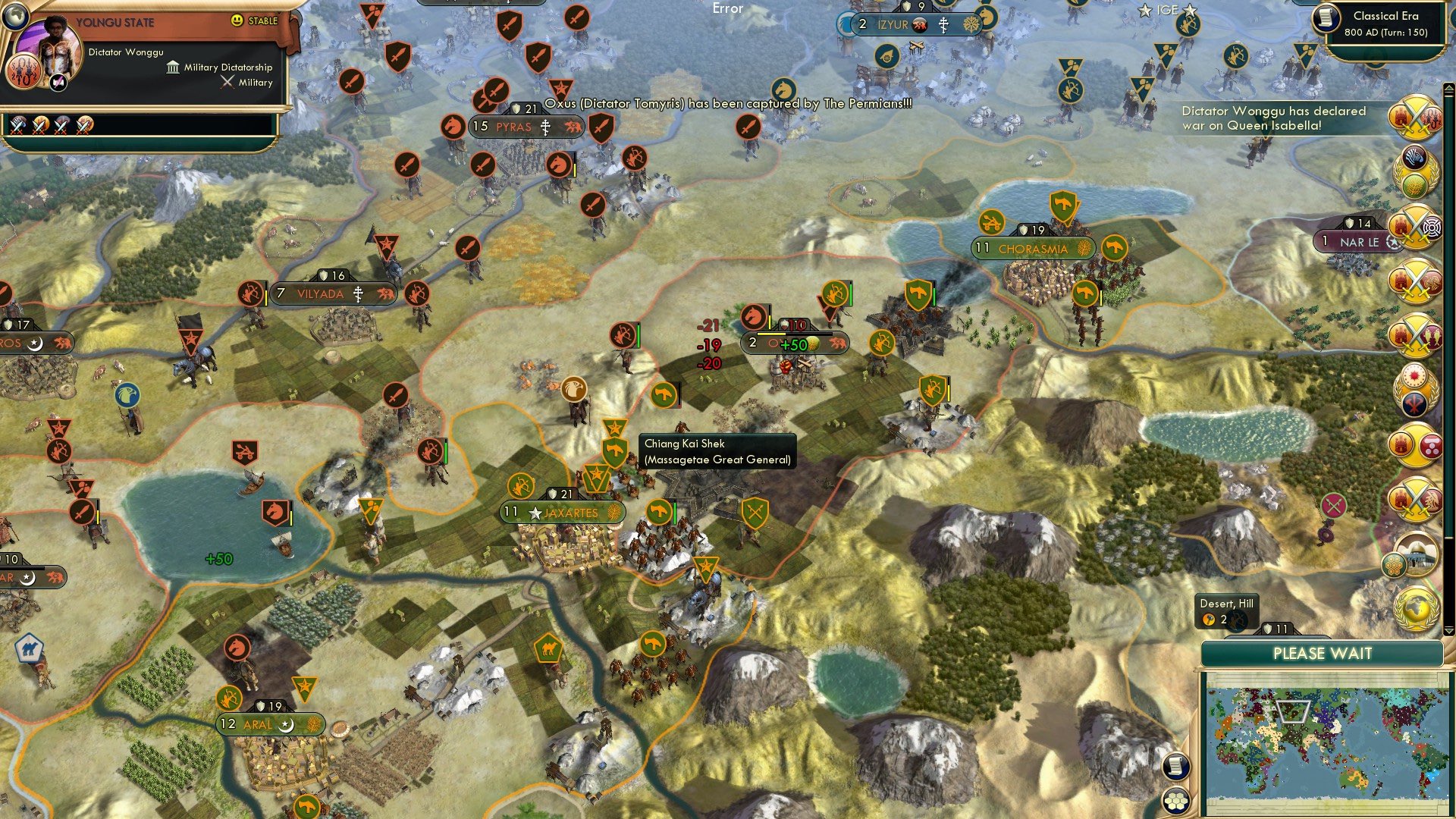Select the Jaxartes city banner
1456x819 pixels.
(561, 512)
